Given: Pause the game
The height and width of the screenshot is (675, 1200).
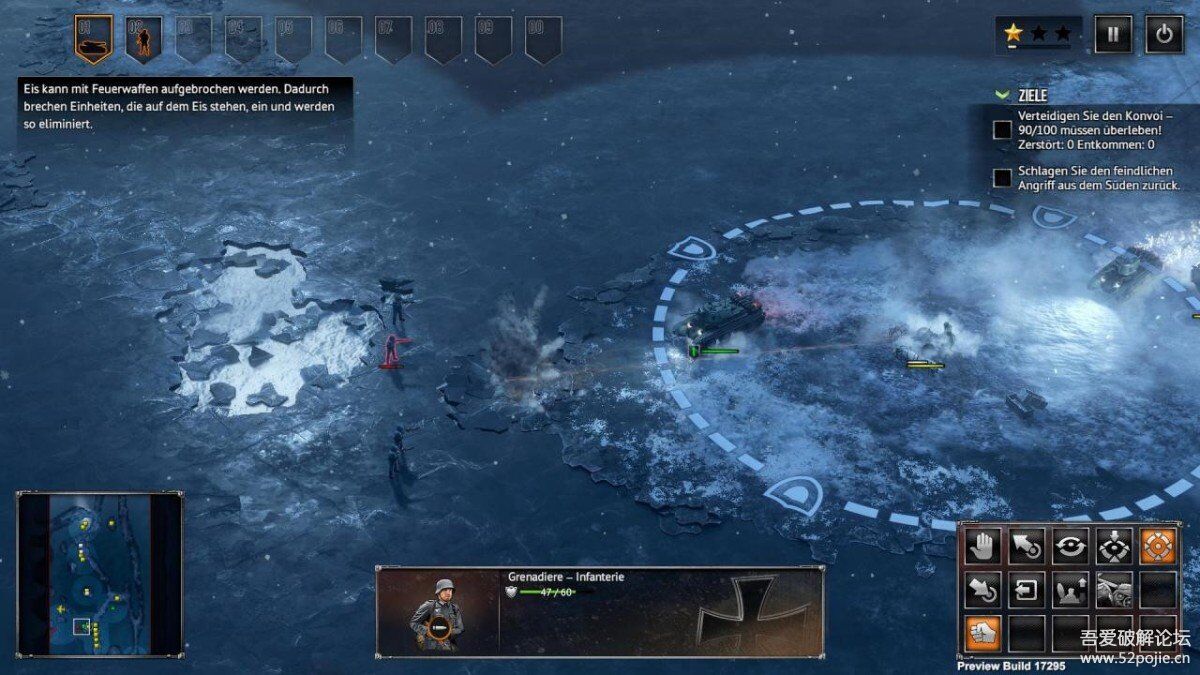Looking at the screenshot, I should [x=1113, y=34].
